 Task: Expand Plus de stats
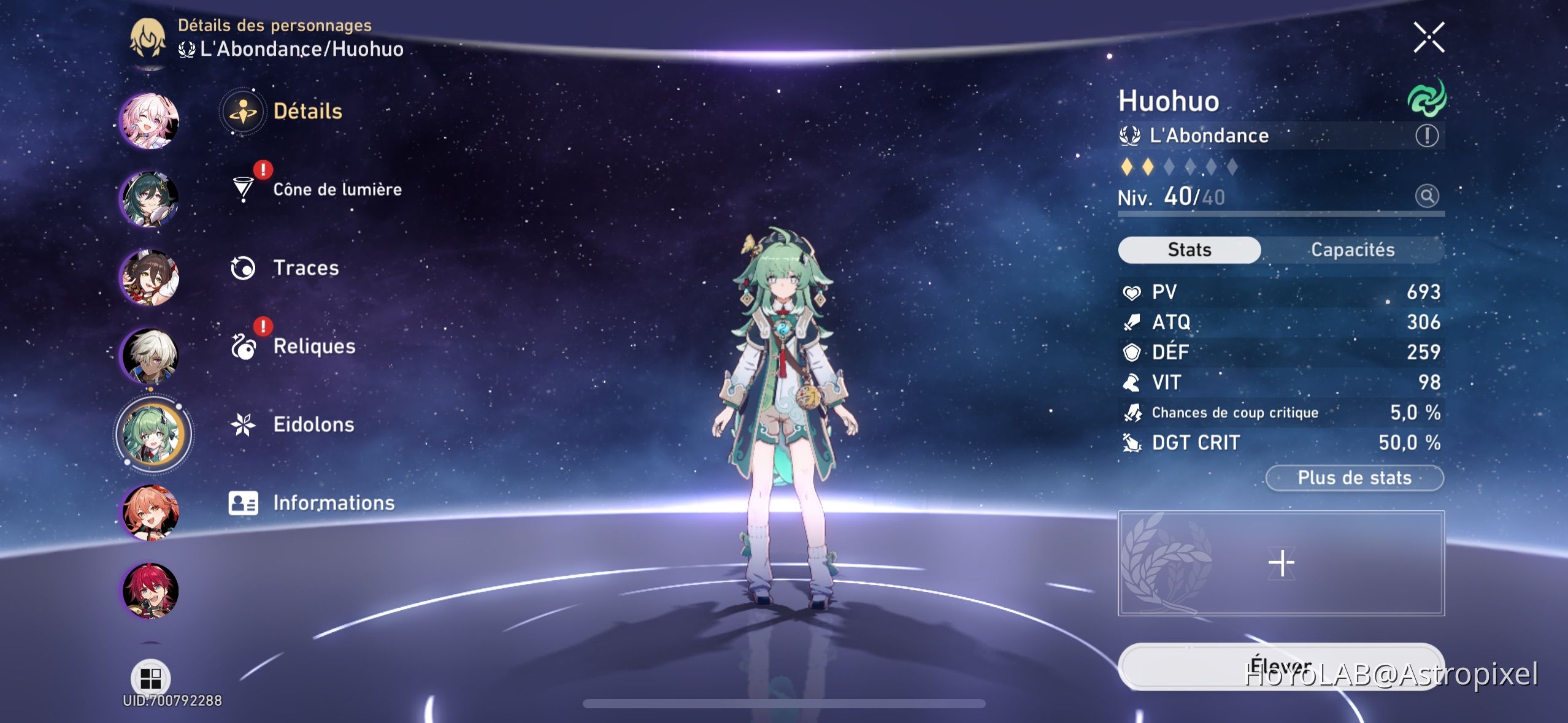(1353, 478)
